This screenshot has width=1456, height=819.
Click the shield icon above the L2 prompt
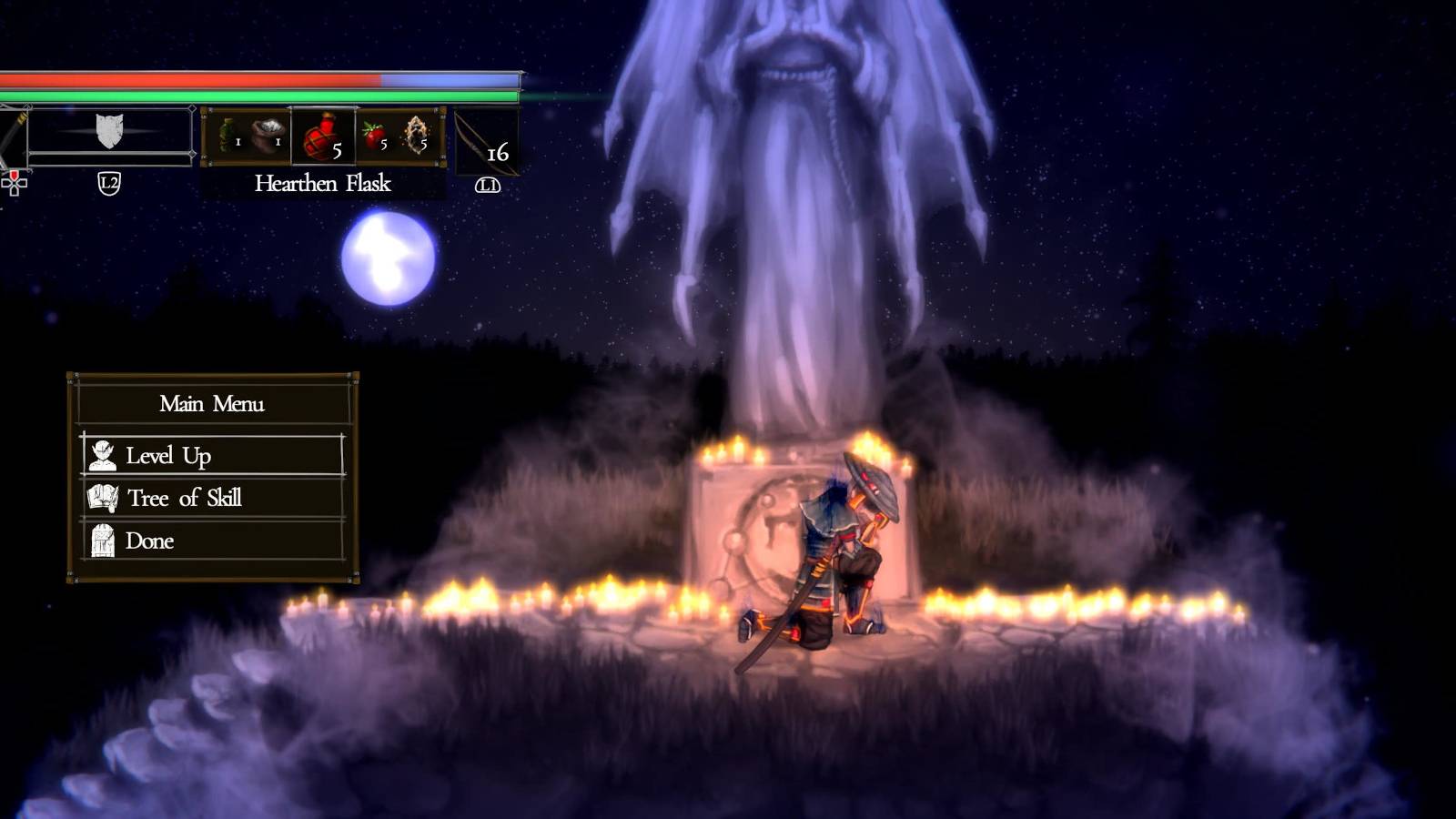point(109,131)
